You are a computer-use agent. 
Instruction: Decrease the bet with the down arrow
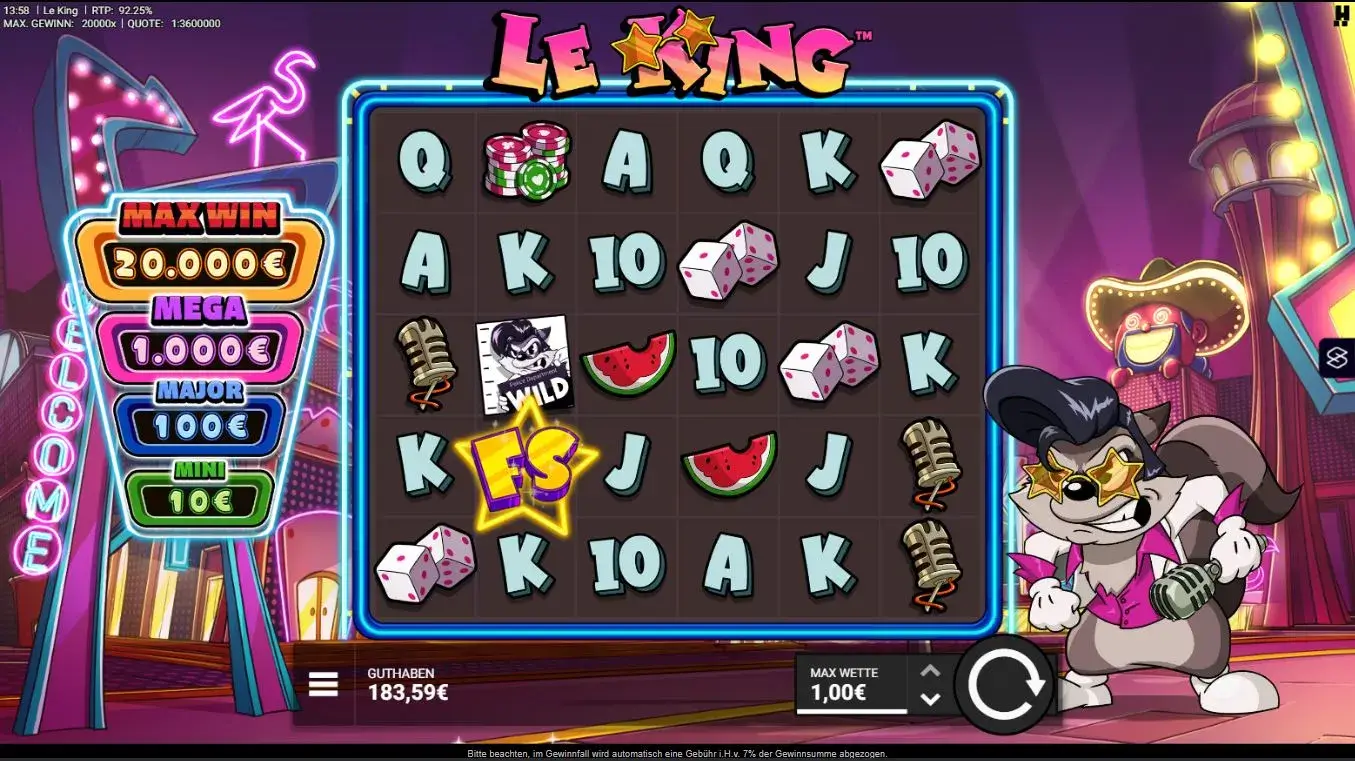click(x=932, y=700)
